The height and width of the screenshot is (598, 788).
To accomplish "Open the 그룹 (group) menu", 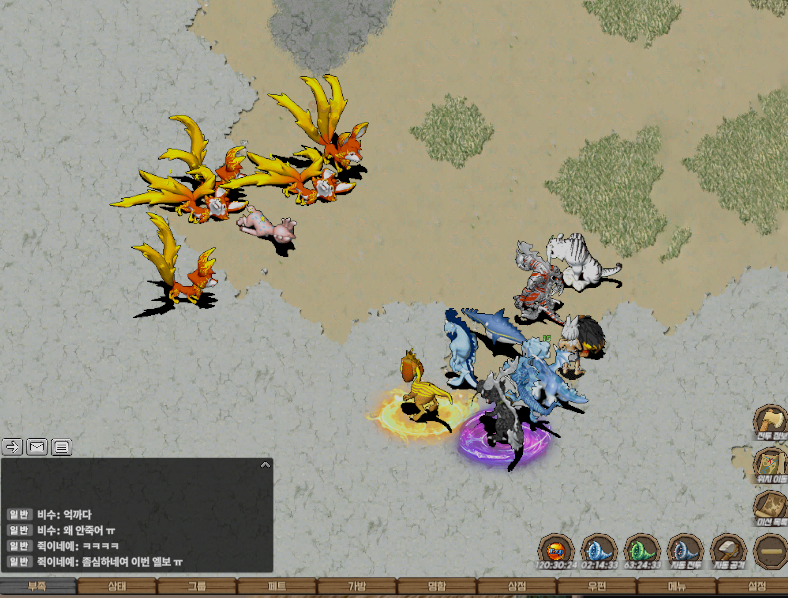I will (x=197, y=587).
